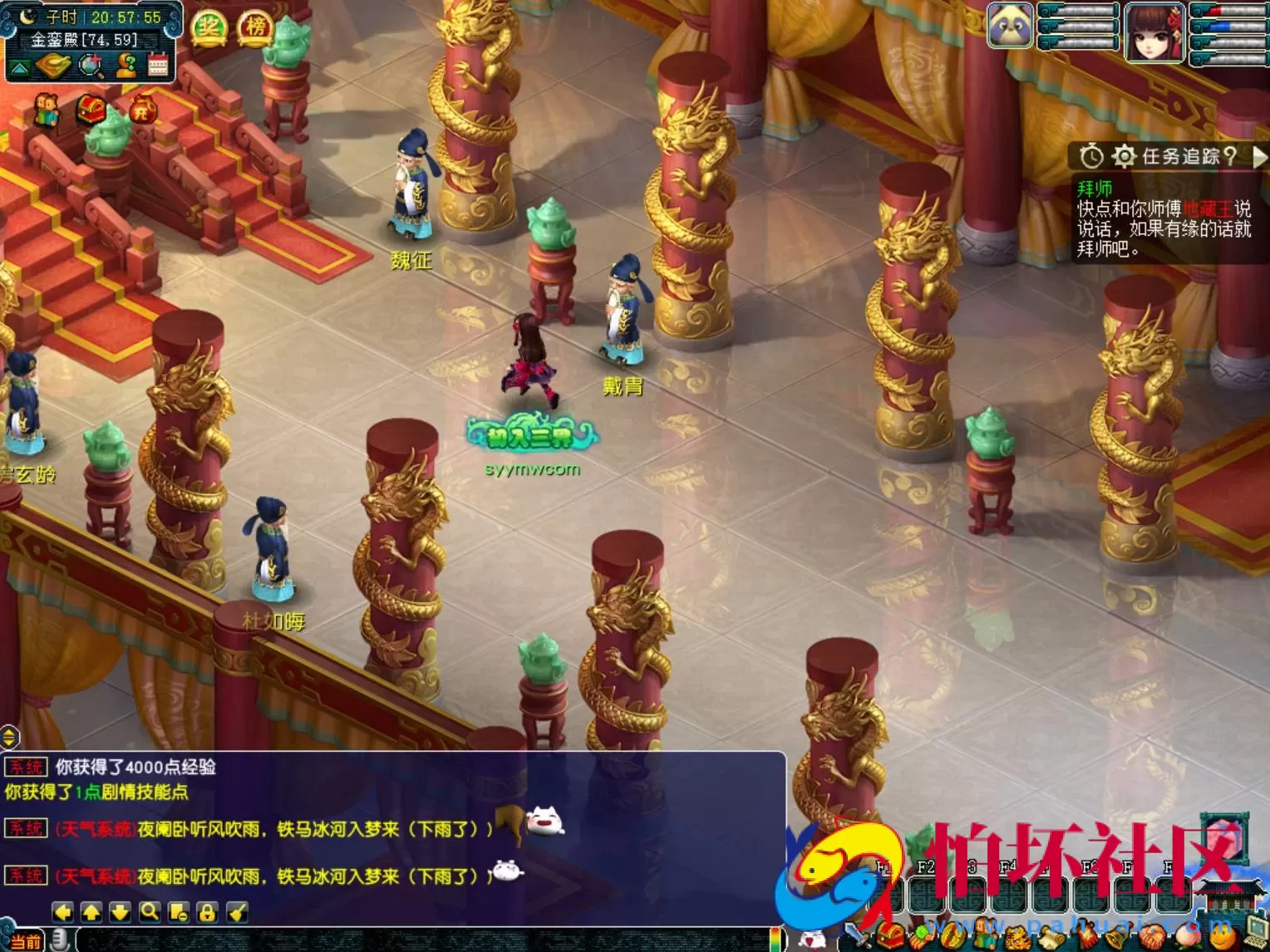Open the red 充 recharge pouch

tap(141, 109)
